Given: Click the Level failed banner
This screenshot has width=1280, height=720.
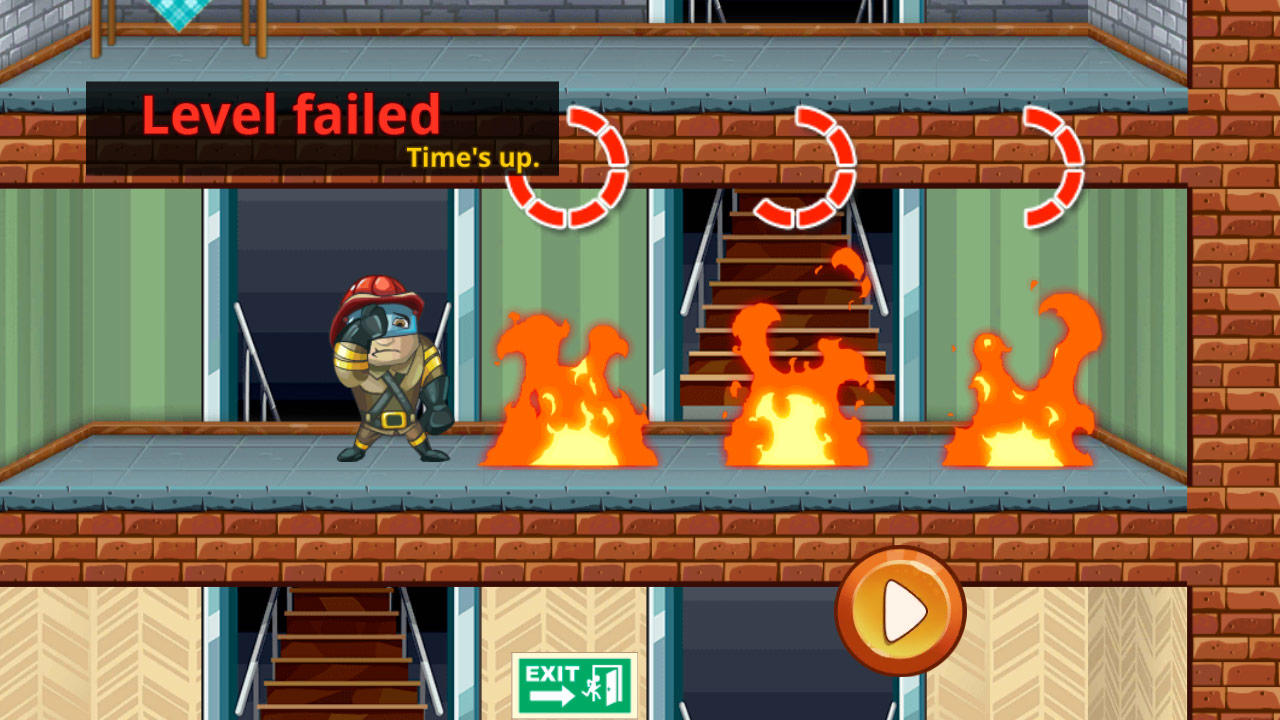Looking at the screenshot, I should (x=293, y=115).
